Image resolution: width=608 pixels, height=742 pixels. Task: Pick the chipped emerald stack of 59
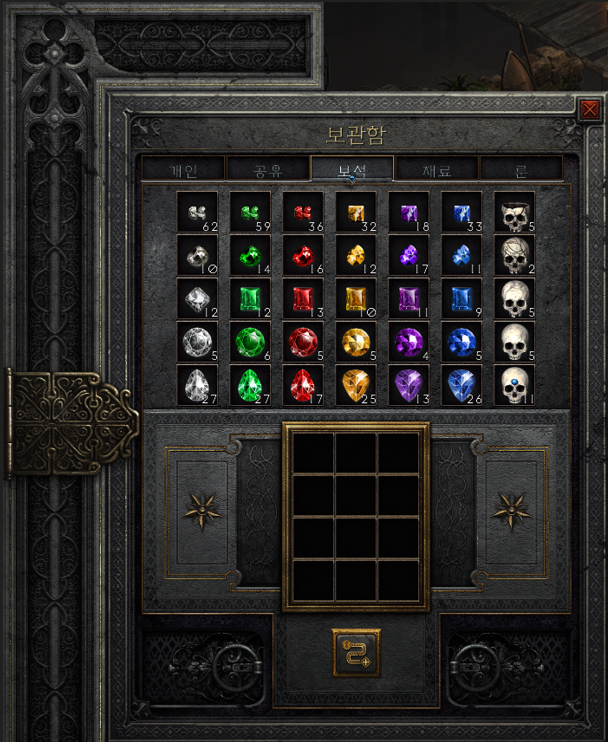250,213
